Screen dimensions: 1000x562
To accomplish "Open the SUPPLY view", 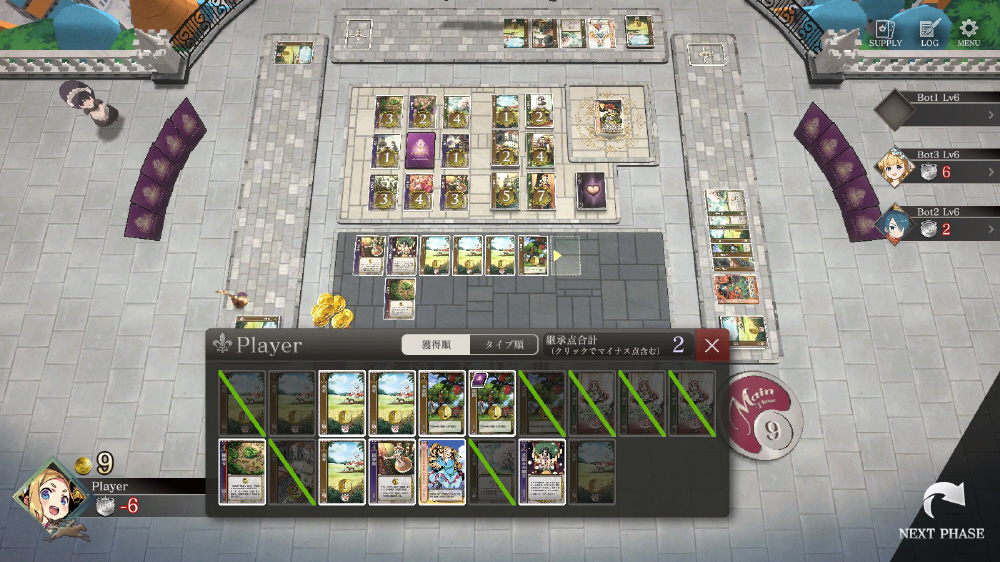I will click(885, 33).
